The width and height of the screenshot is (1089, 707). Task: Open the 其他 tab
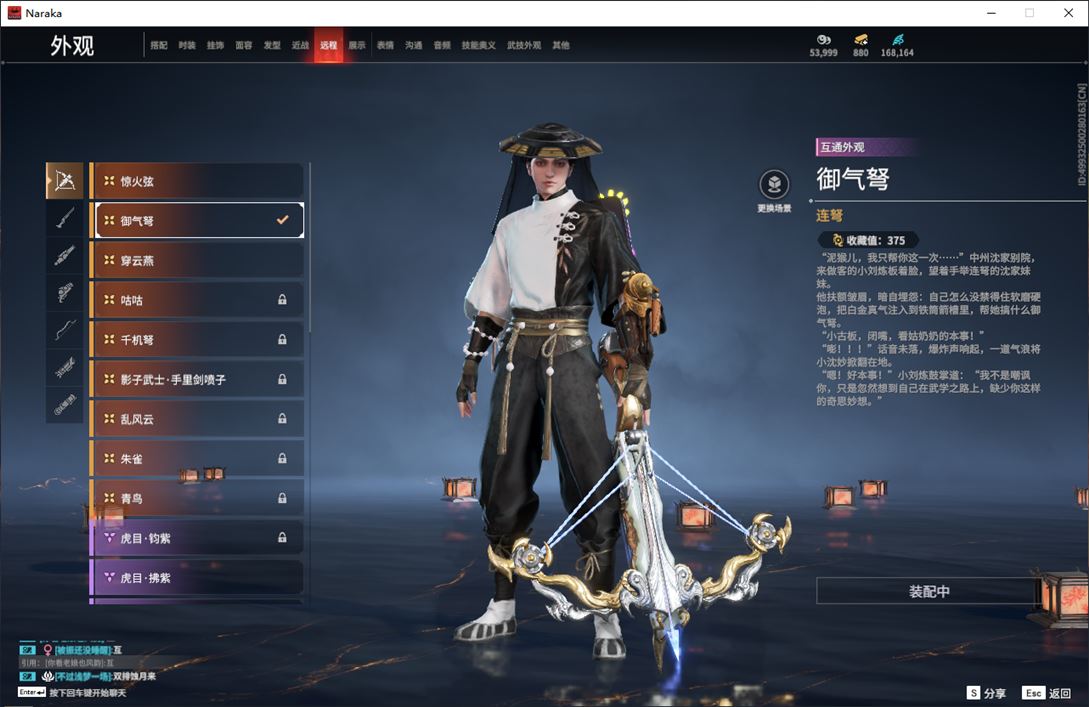point(561,45)
